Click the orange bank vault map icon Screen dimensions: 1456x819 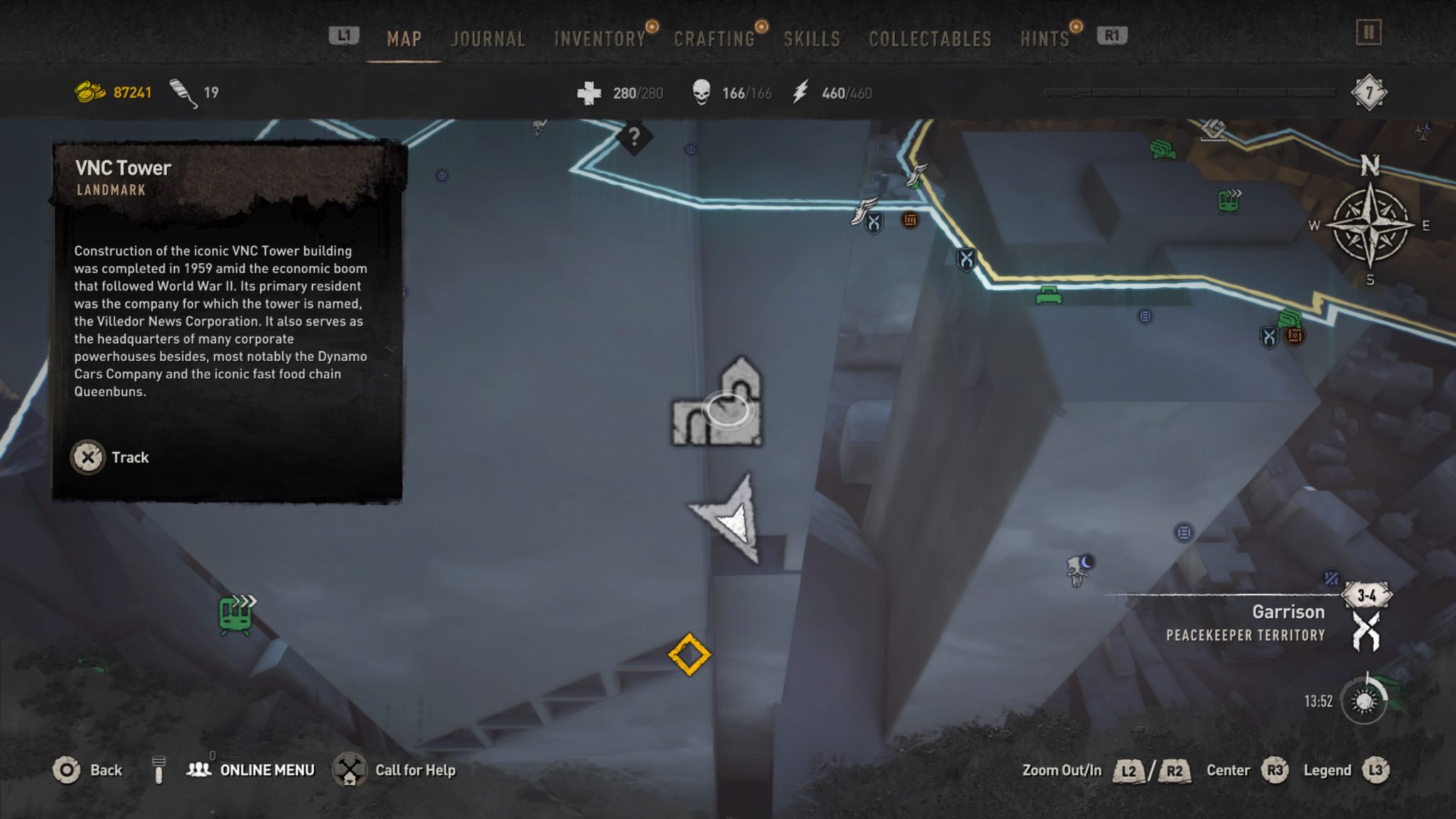click(911, 220)
